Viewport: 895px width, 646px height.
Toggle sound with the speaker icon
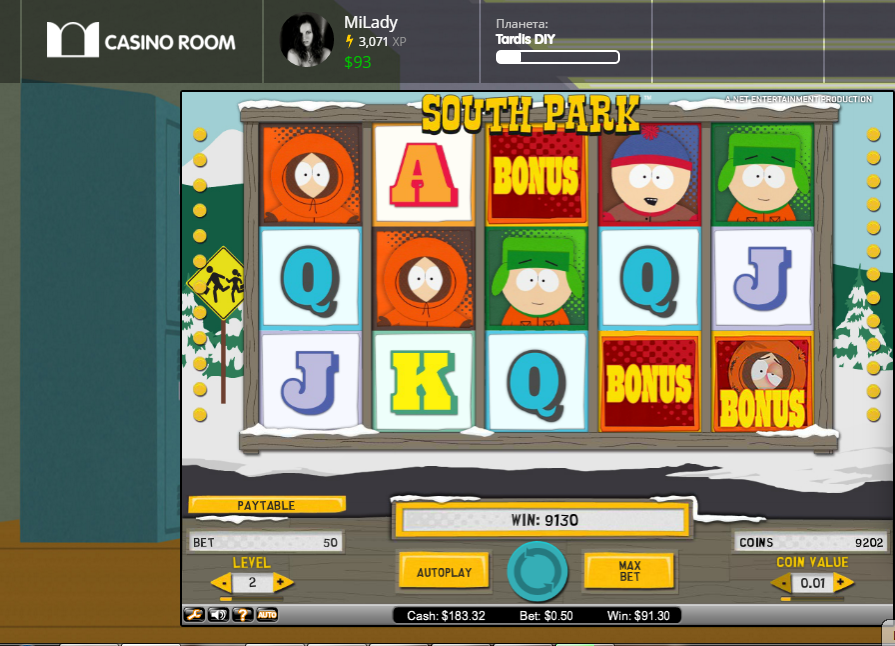217,614
